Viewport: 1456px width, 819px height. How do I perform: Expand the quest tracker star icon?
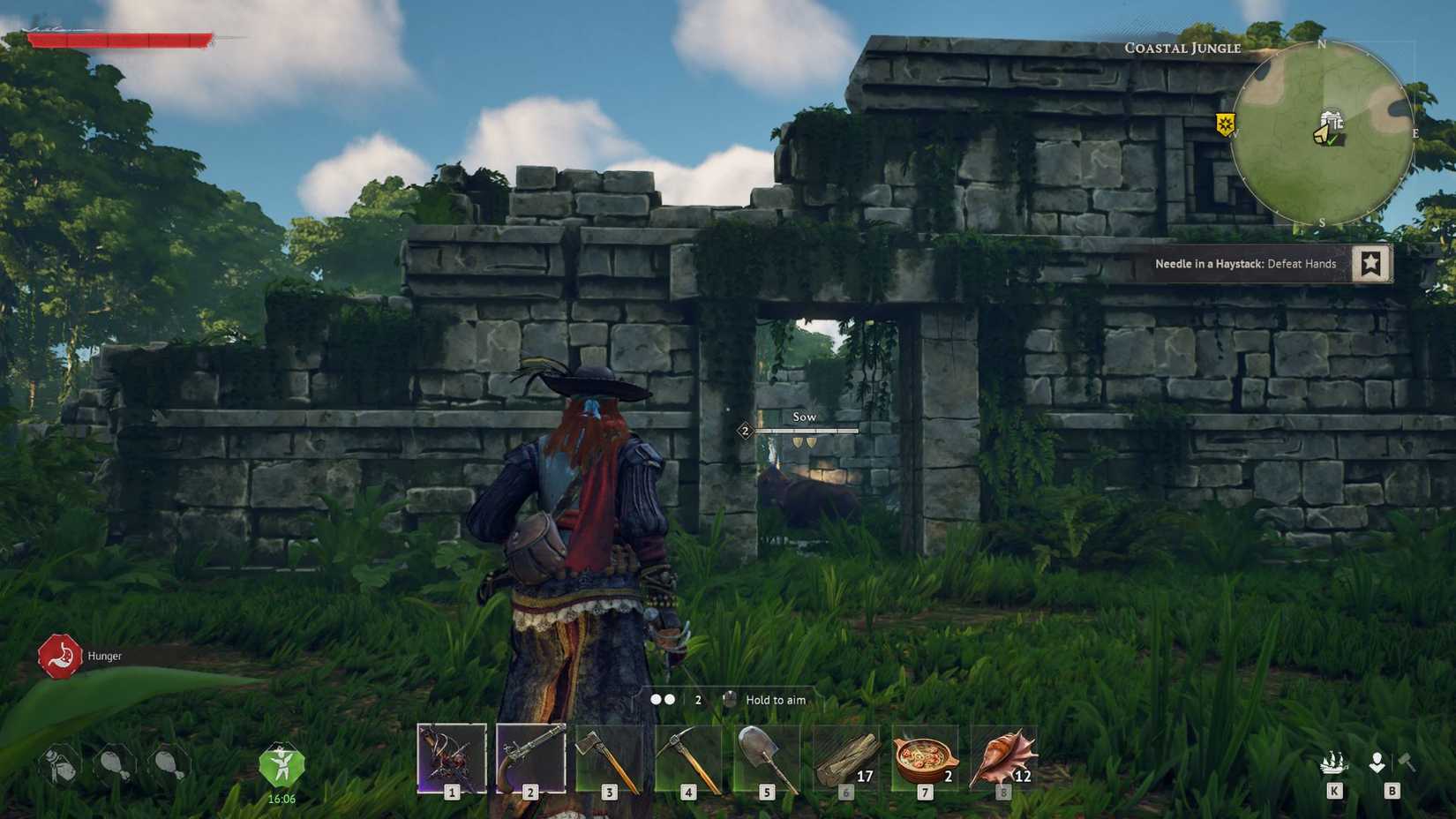tap(1372, 263)
